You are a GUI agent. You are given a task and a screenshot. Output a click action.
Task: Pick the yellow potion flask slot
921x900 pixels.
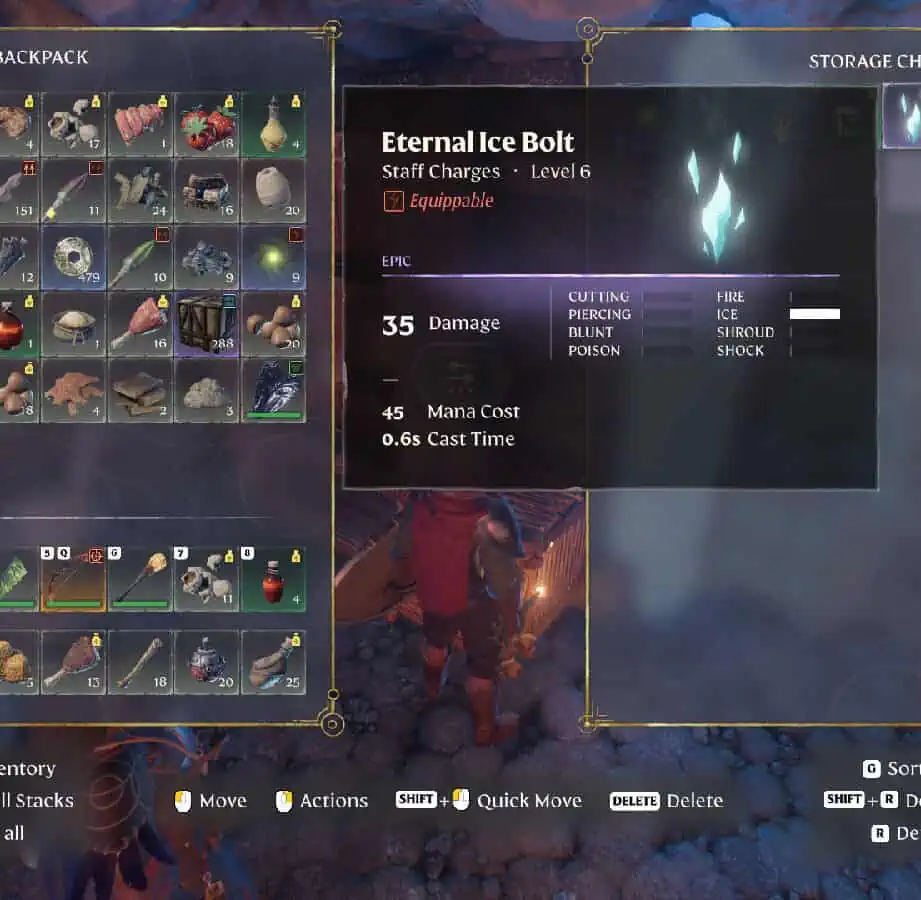(x=273, y=125)
